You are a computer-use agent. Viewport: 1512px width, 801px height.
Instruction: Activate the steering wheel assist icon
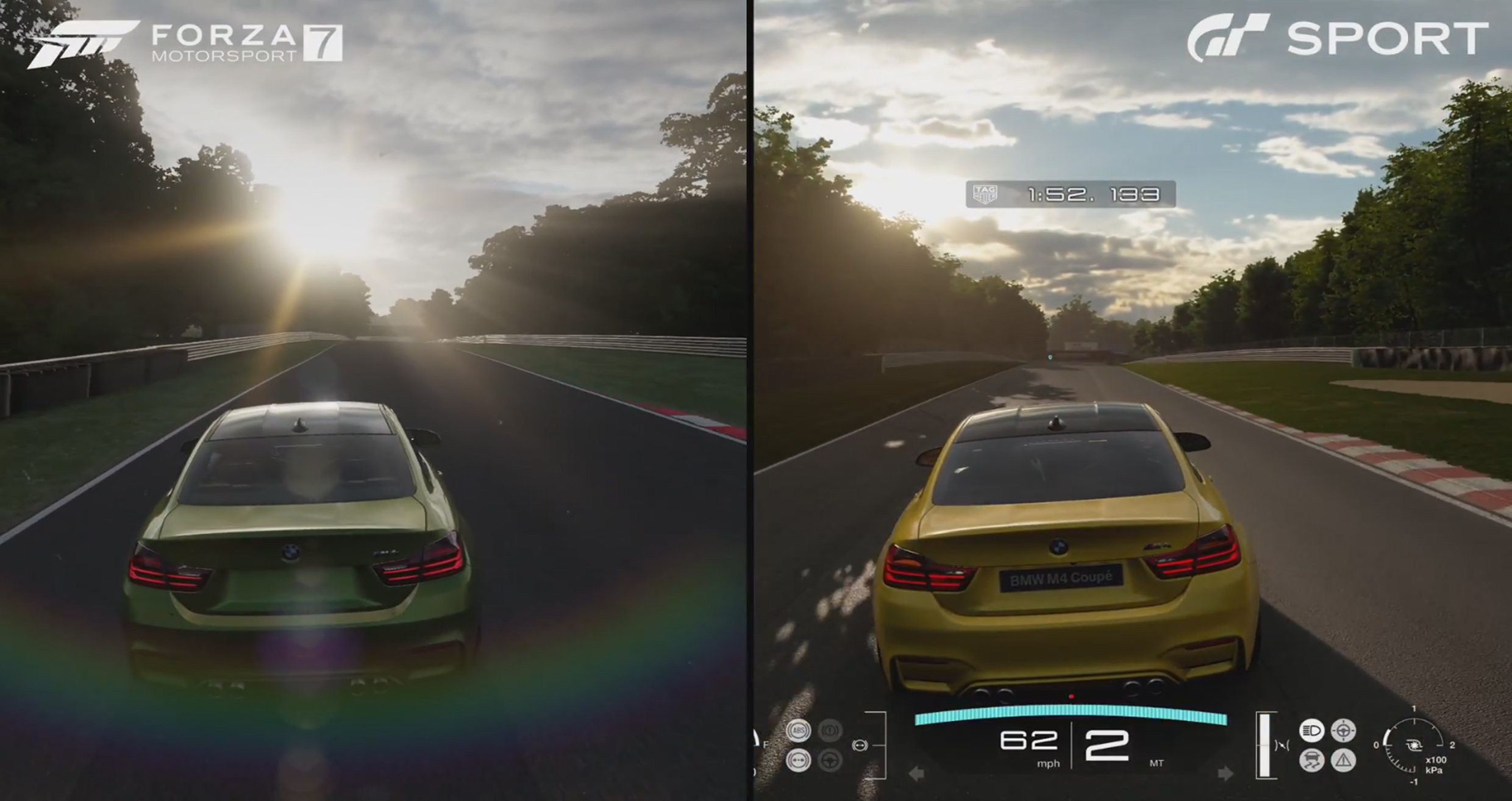pyautogui.click(x=1343, y=730)
